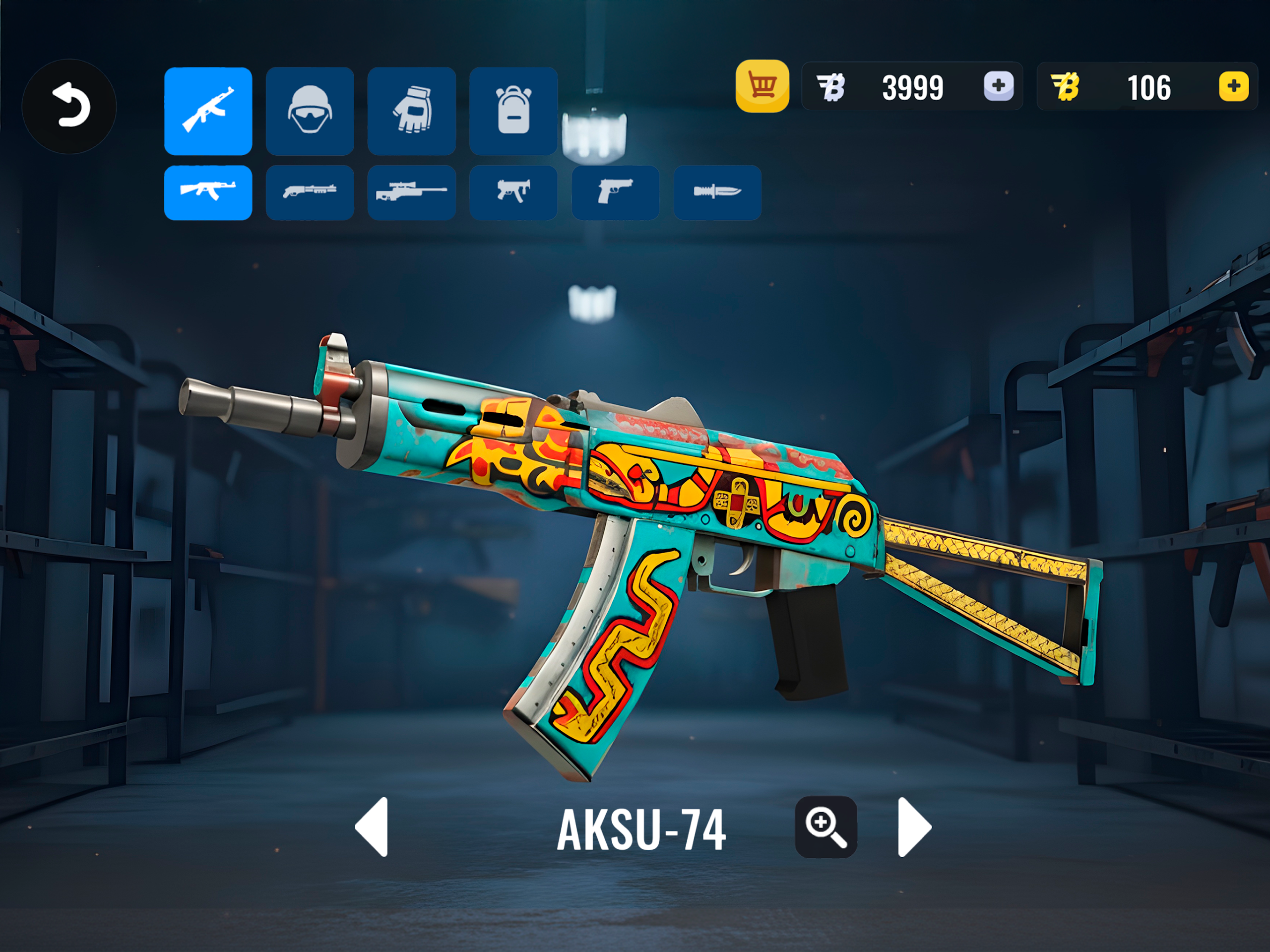Open the submachine gun subcategory

point(513,192)
